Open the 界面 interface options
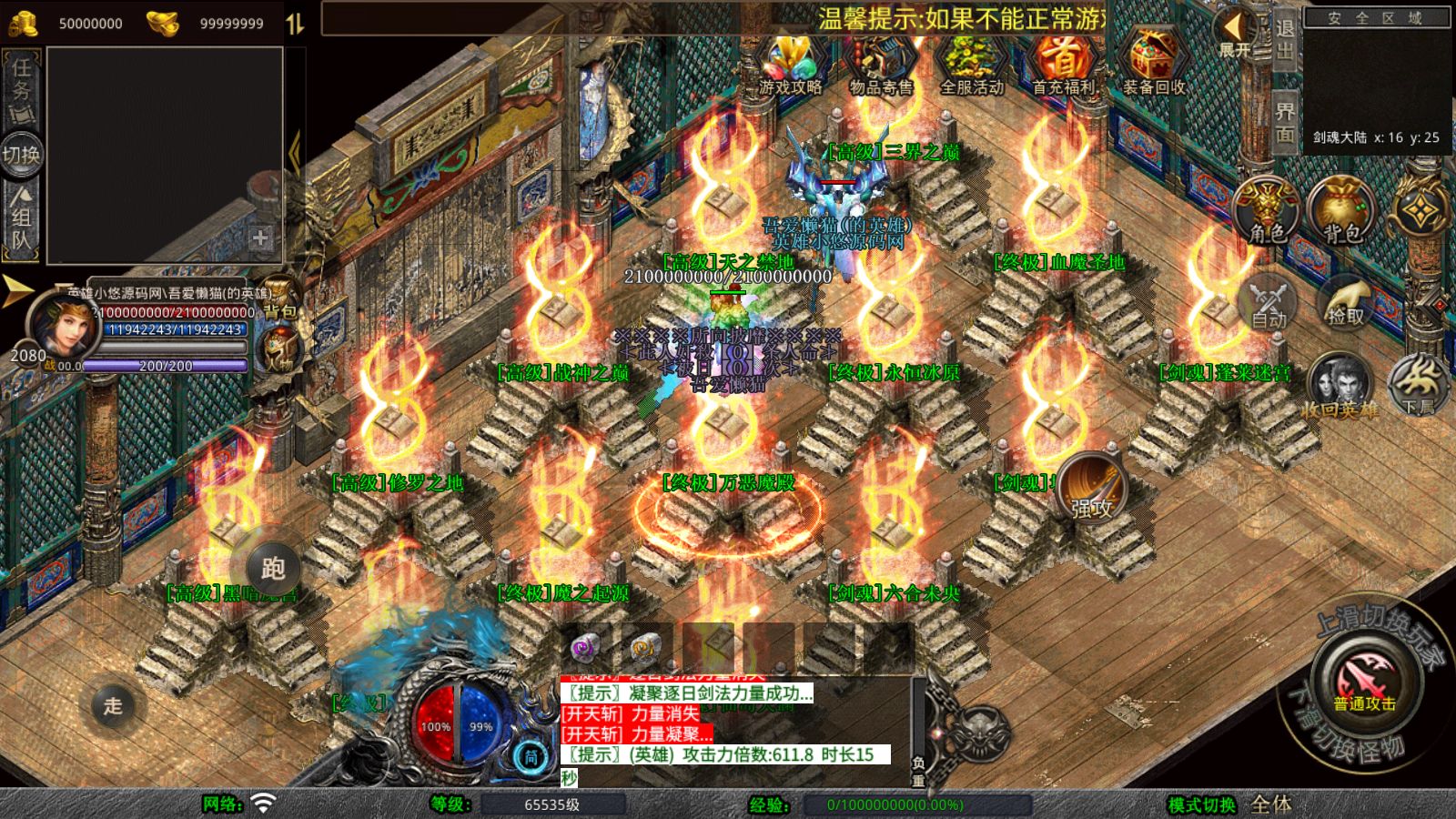Image resolution: width=1456 pixels, height=819 pixels. click(x=1284, y=123)
